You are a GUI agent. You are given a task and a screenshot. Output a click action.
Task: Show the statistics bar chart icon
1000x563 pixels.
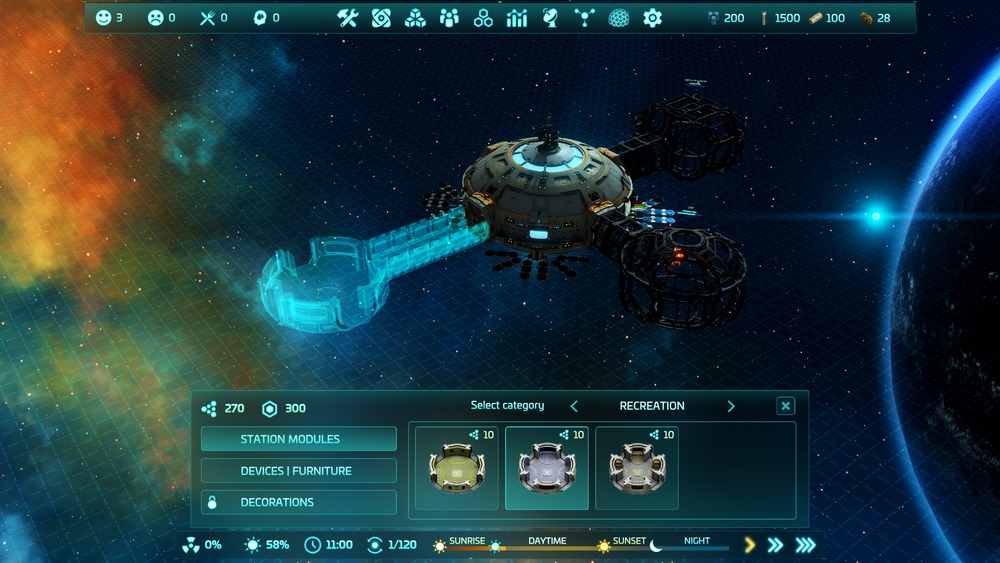coord(517,18)
